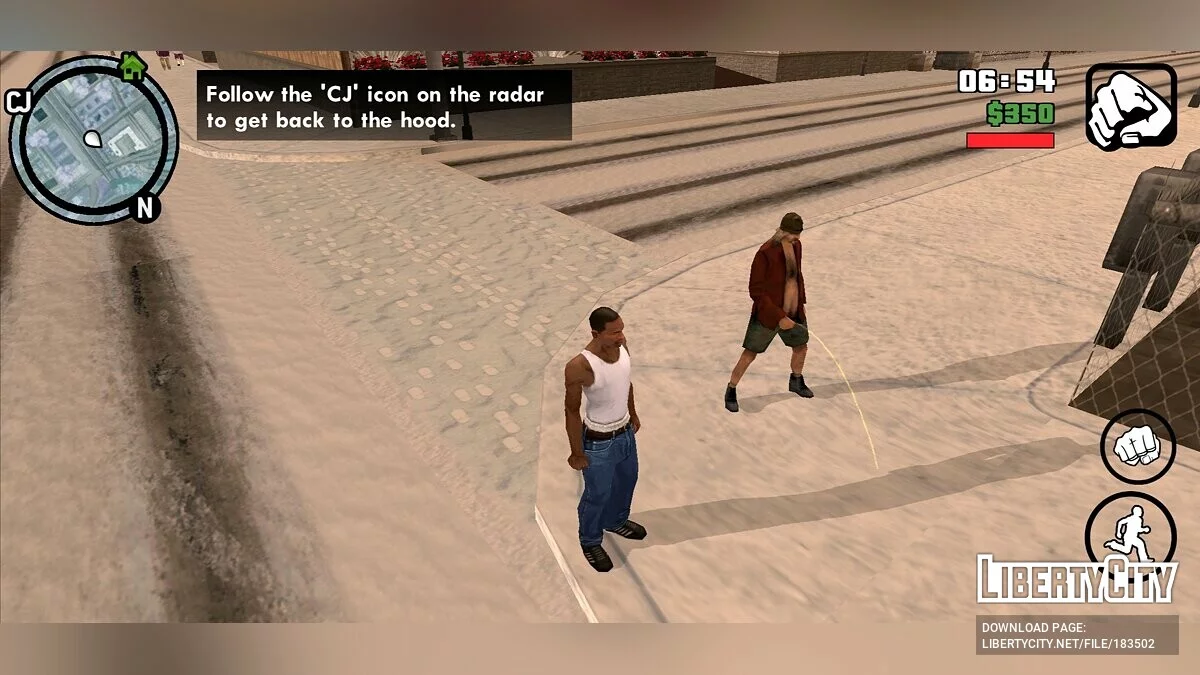Select the fist weapon icon
1200x675 pixels.
point(1131,107)
